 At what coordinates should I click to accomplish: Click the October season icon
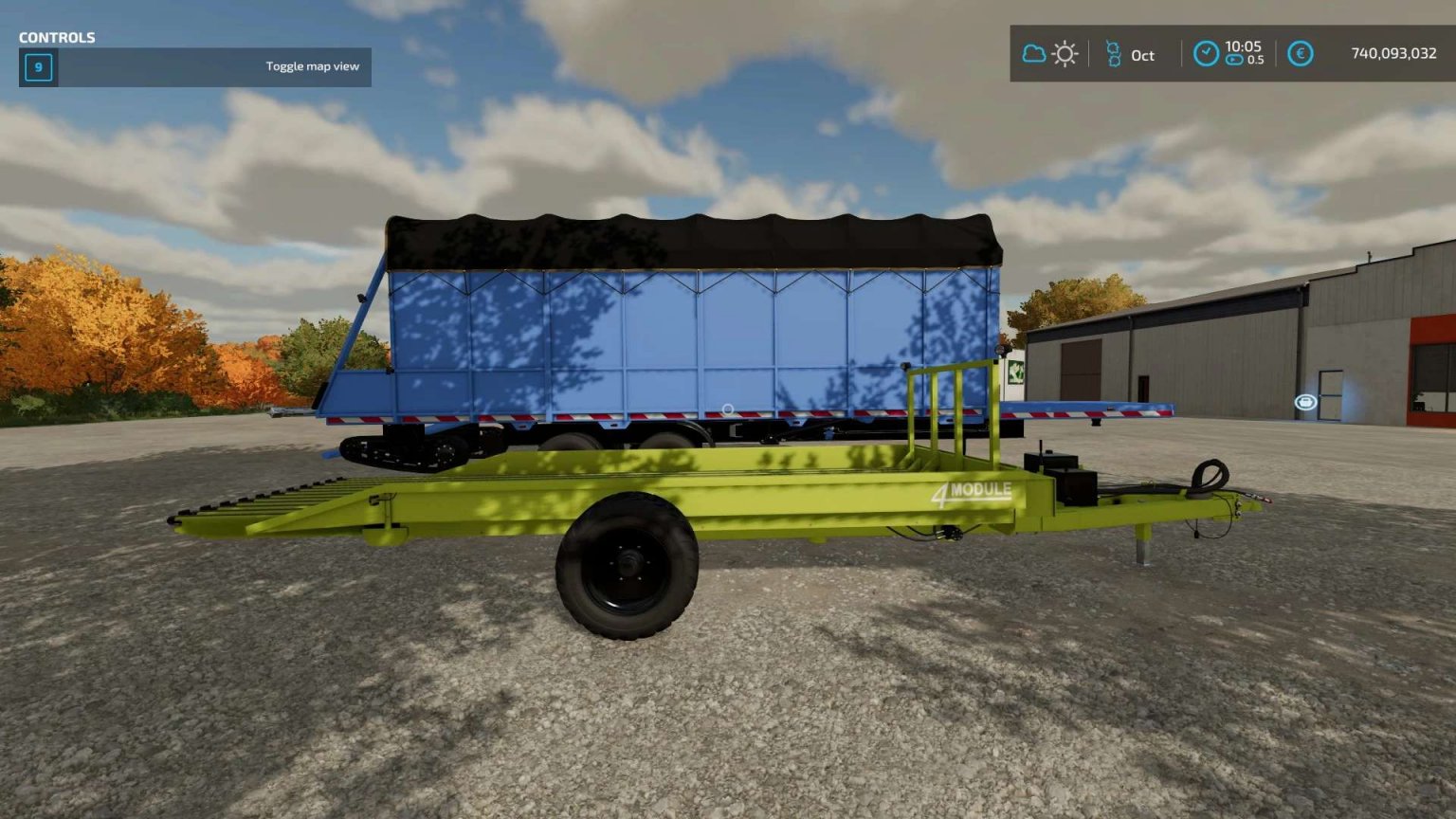coord(1115,54)
